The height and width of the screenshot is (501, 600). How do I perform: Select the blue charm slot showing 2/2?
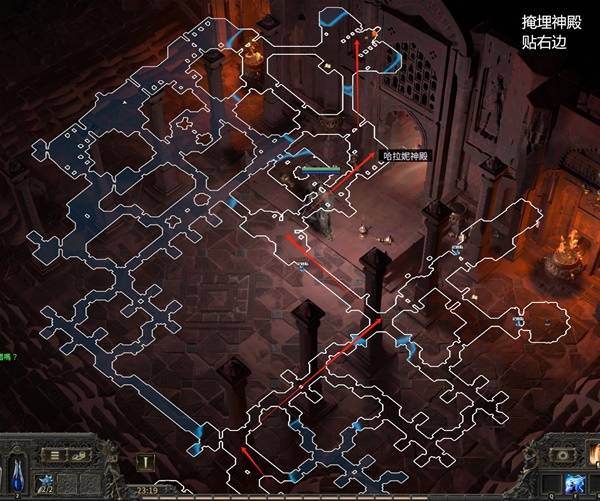(x=44, y=483)
